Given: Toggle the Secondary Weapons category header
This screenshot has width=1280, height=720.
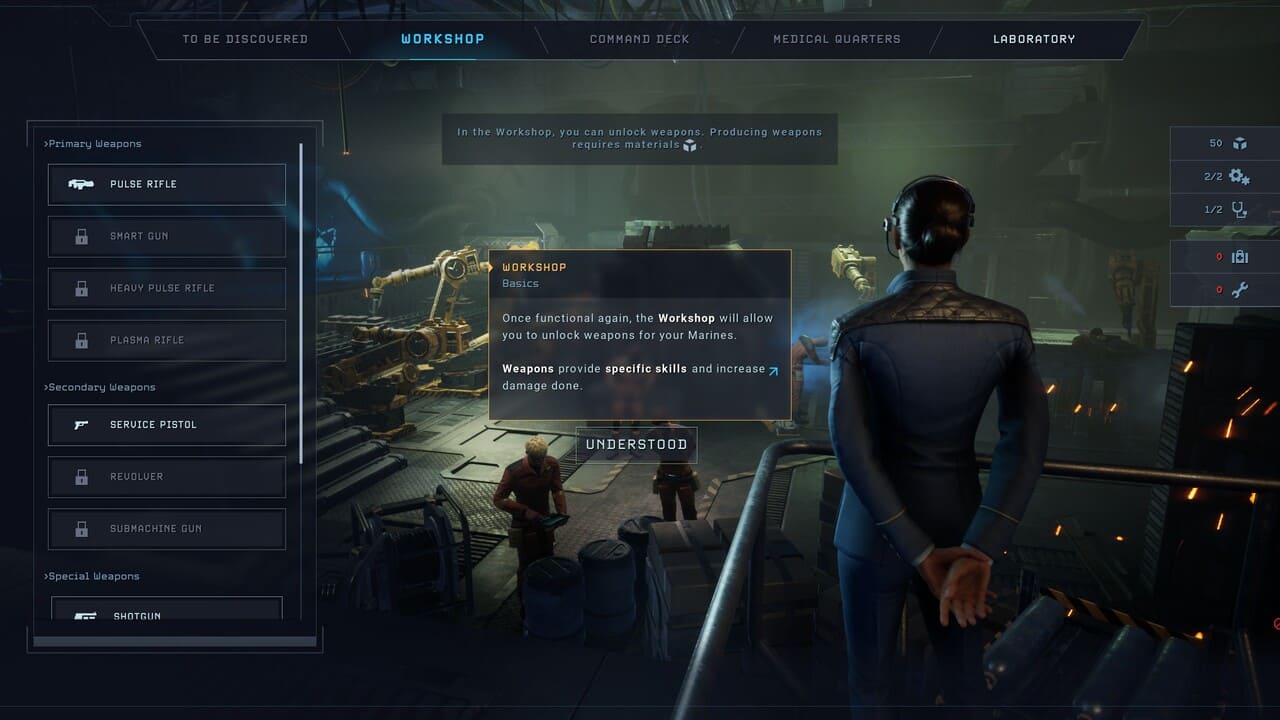Looking at the screenshot, I should click(101, 388).
